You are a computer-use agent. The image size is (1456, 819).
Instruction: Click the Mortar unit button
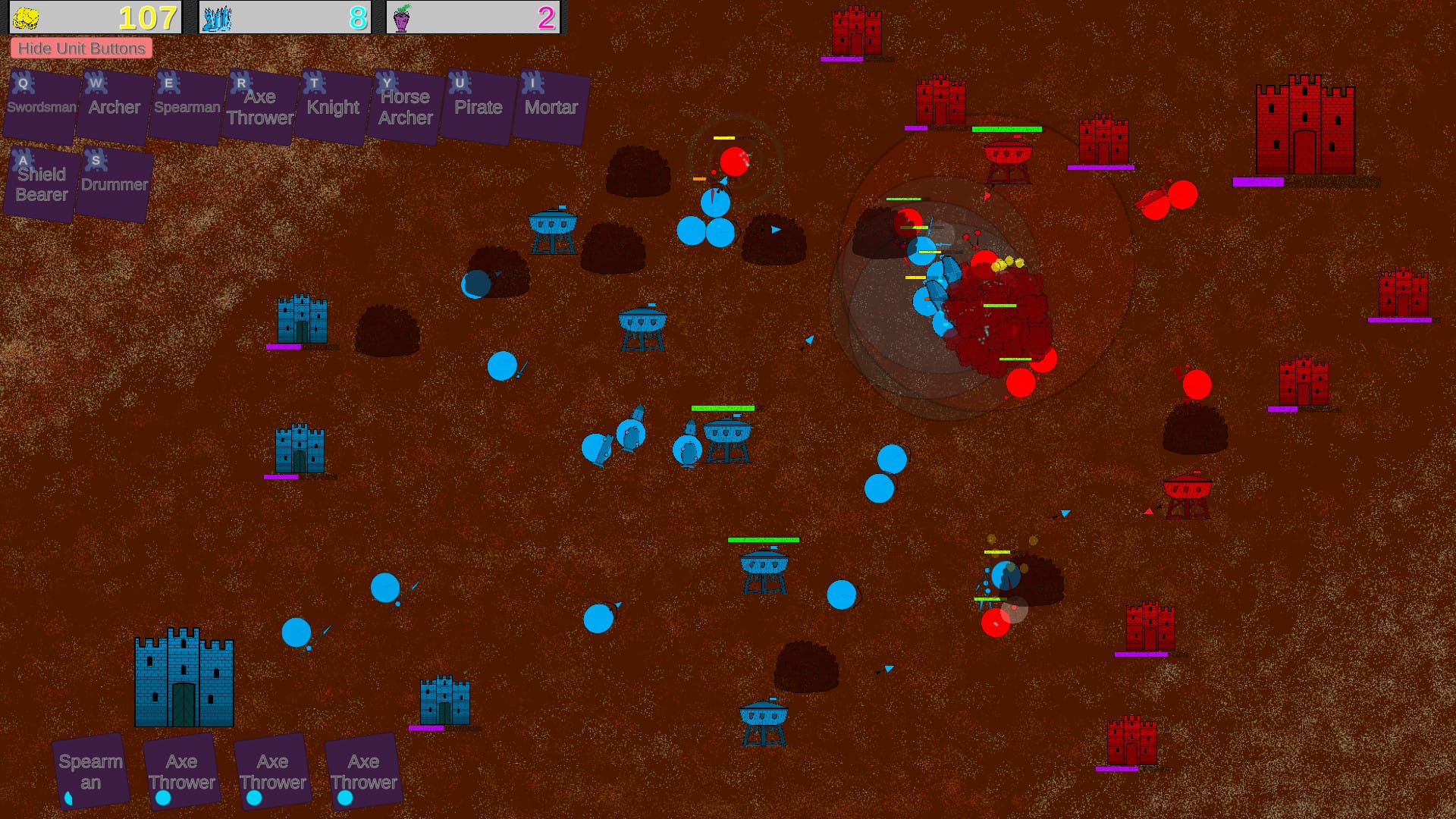click(x=551, y=107)
